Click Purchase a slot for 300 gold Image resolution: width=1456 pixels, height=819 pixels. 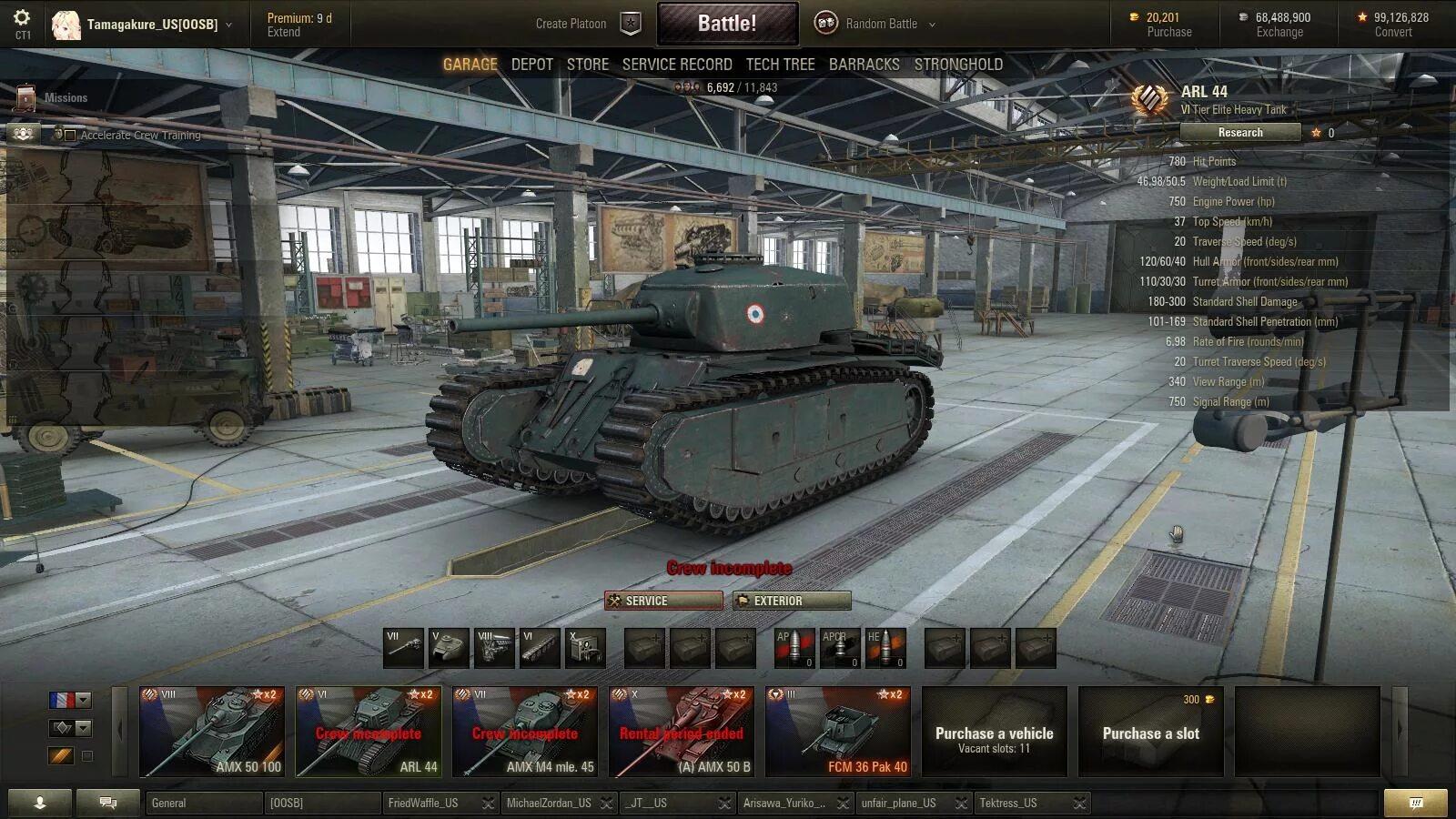tap(1150, 732)
